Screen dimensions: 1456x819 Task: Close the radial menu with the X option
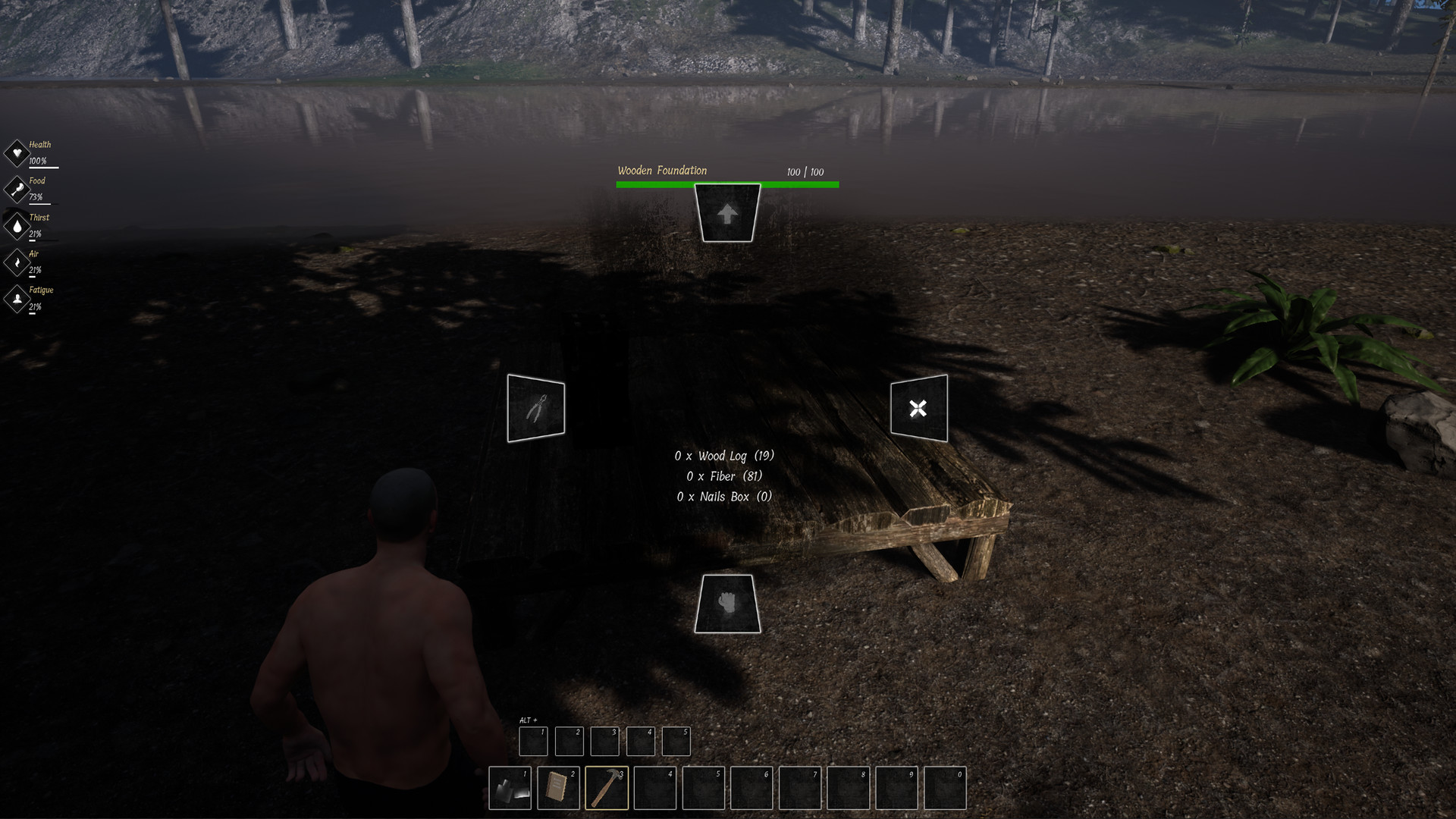click(x=918, y=408)
